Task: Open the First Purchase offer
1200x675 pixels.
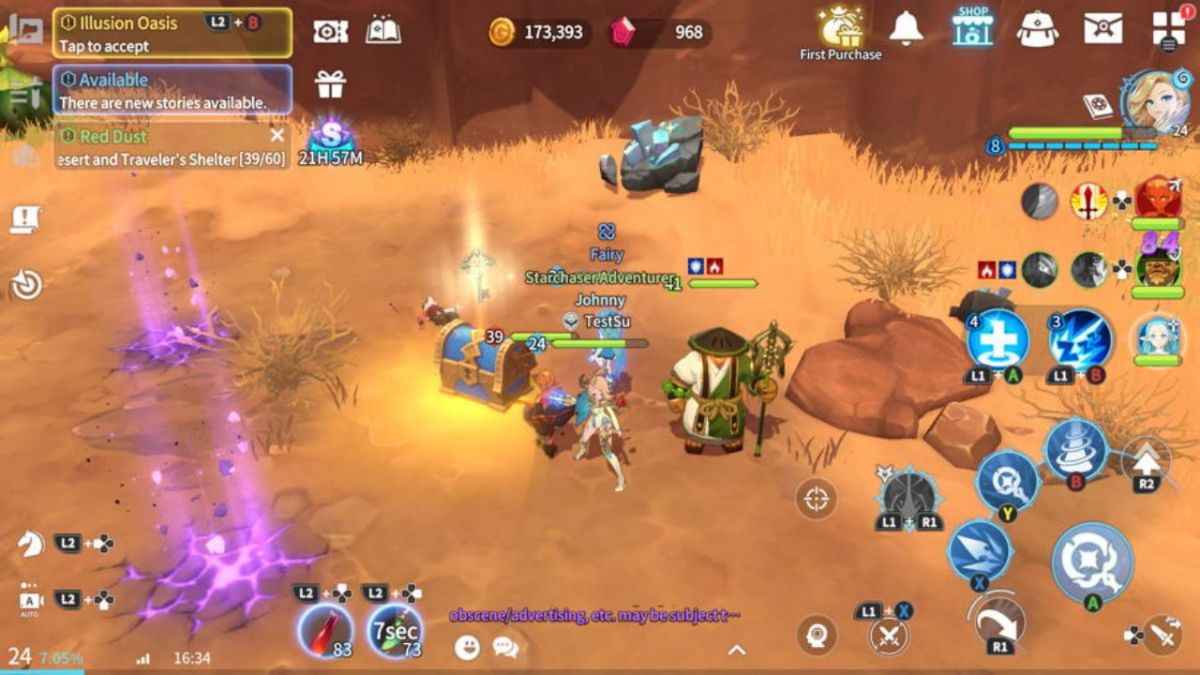Action: [840, 32]
